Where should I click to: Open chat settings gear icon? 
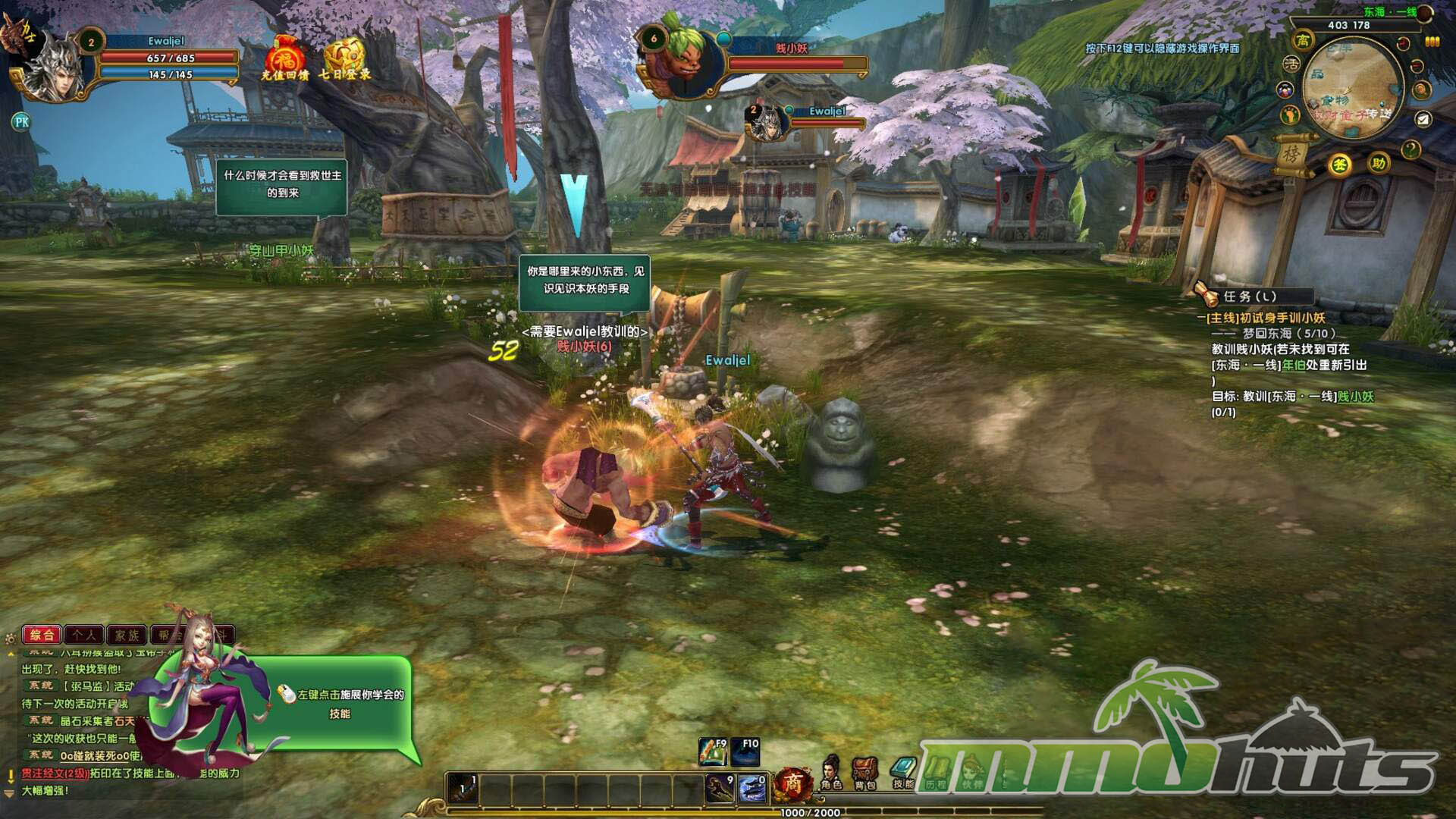click(10, 639)
